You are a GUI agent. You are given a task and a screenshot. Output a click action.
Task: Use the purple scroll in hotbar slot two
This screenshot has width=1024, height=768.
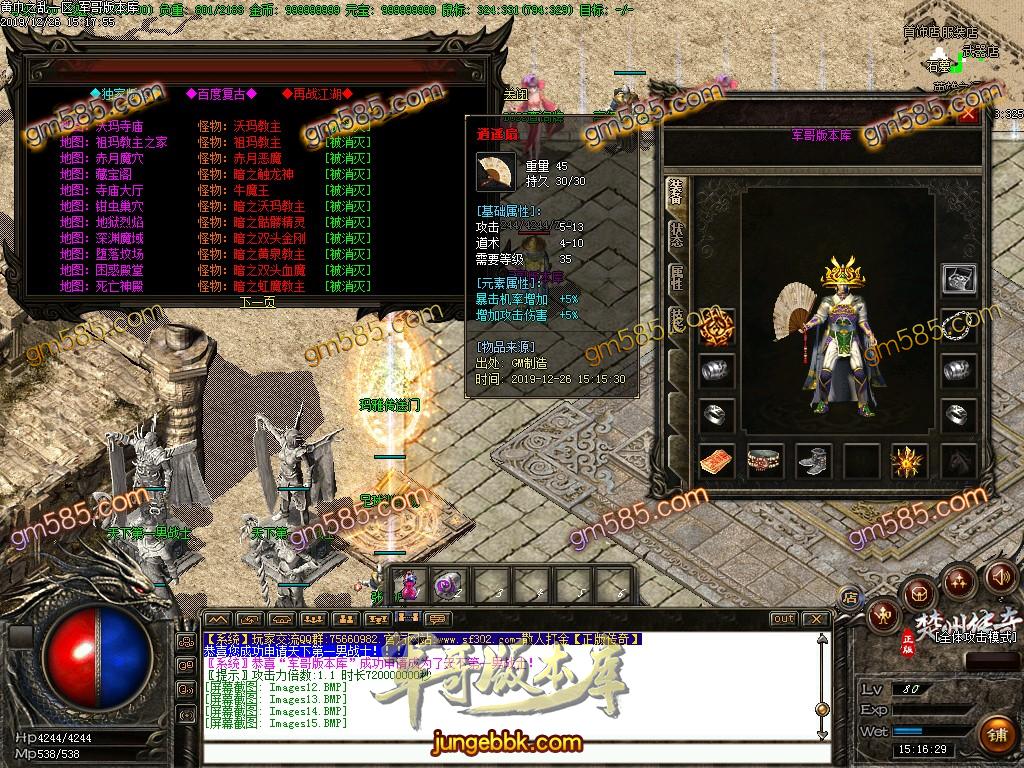(x=449, y=584)
